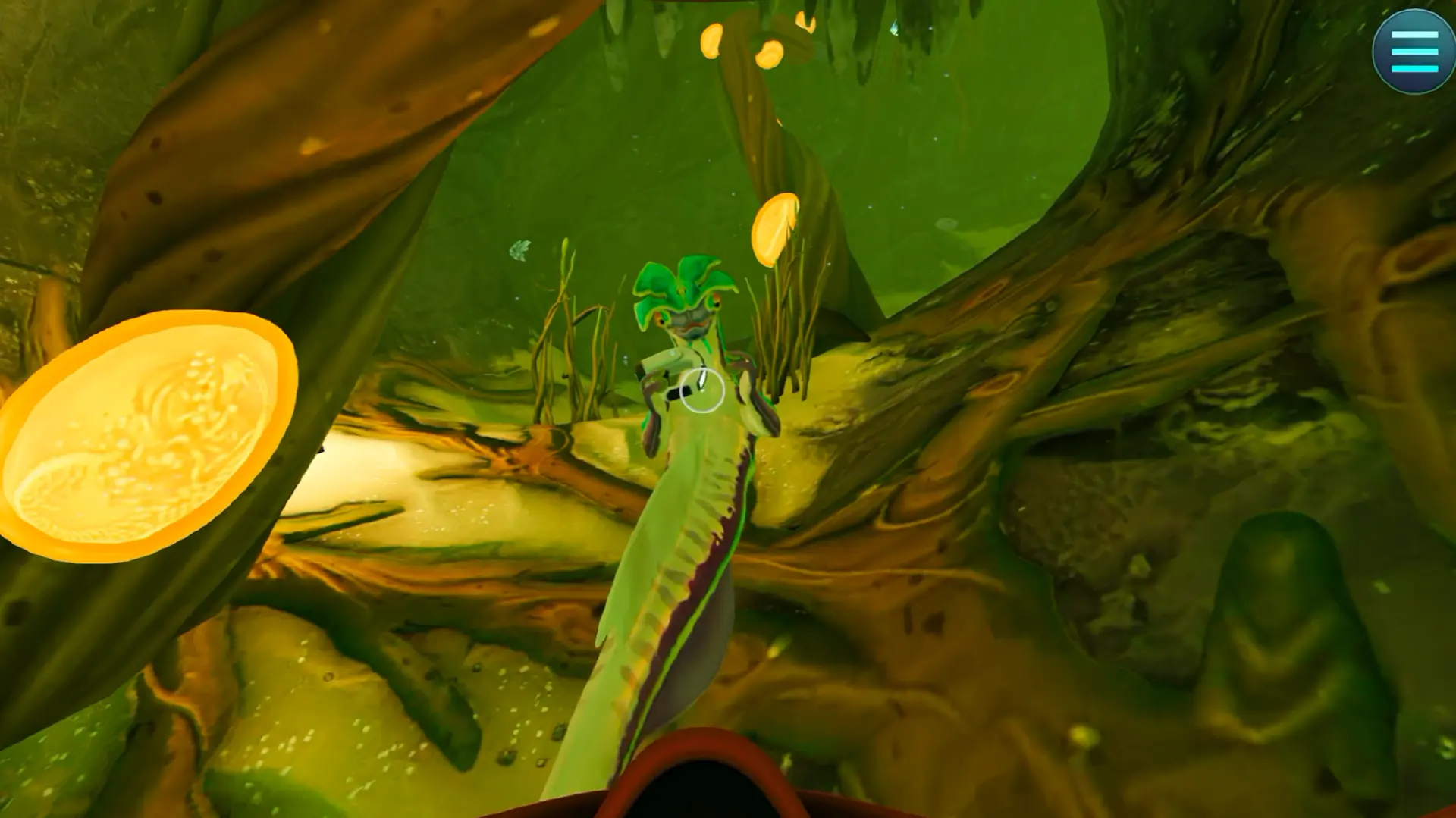The height and width of the screenshot is (818, 1456).
Task: Open the hamburger menu button
Action: (1414, 52)
